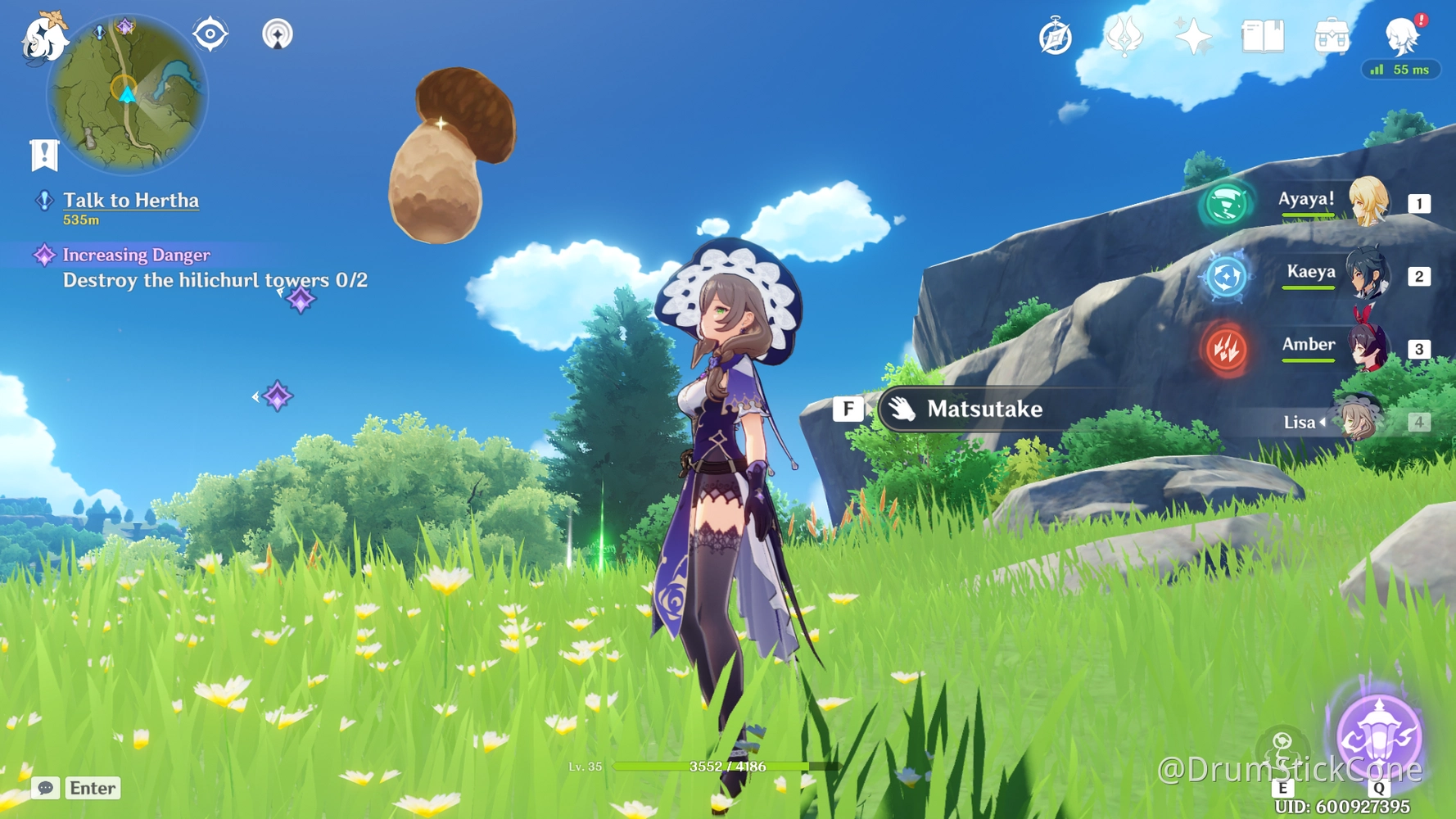
Task: Select the 'Talk to Hertha' quest
Action: coord(130,201)
